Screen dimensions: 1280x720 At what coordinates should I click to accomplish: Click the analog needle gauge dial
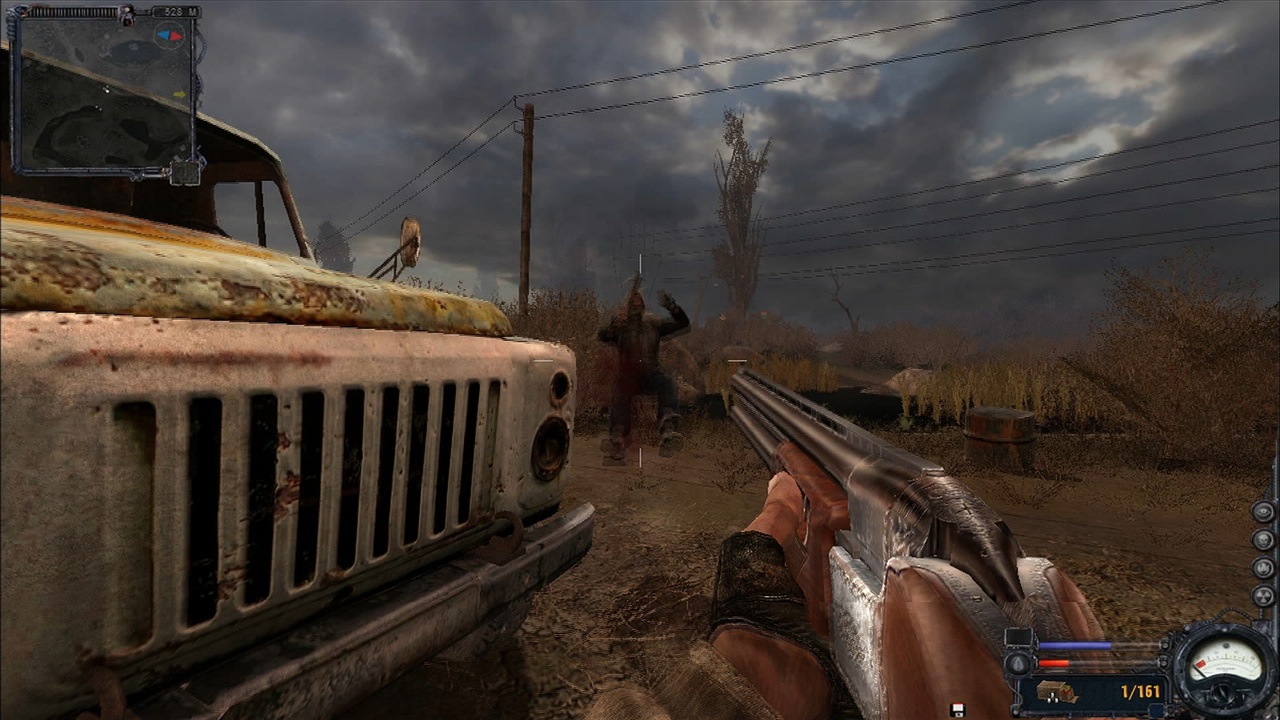click(1222, 668)
